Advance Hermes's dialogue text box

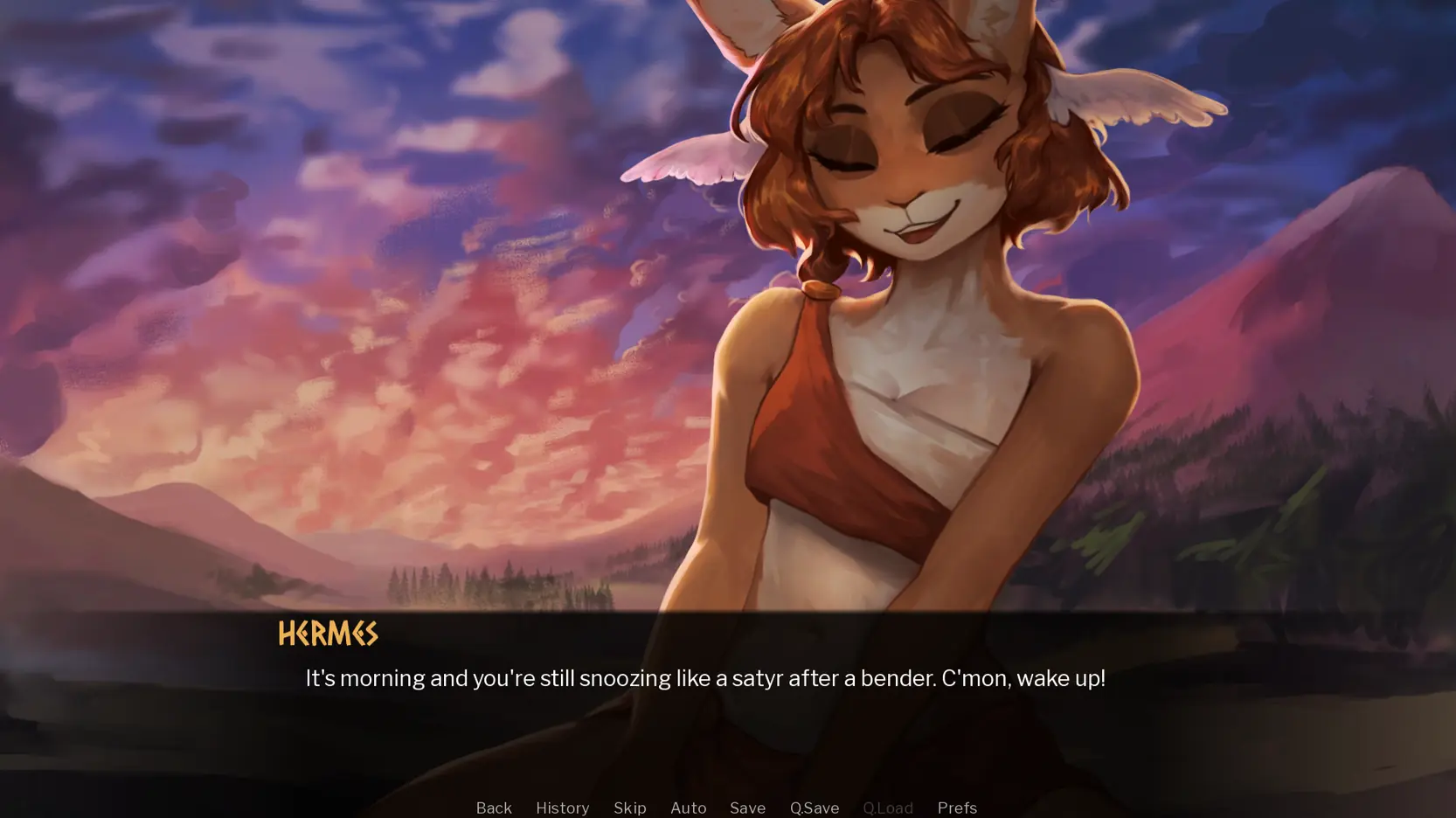[704, 678]
